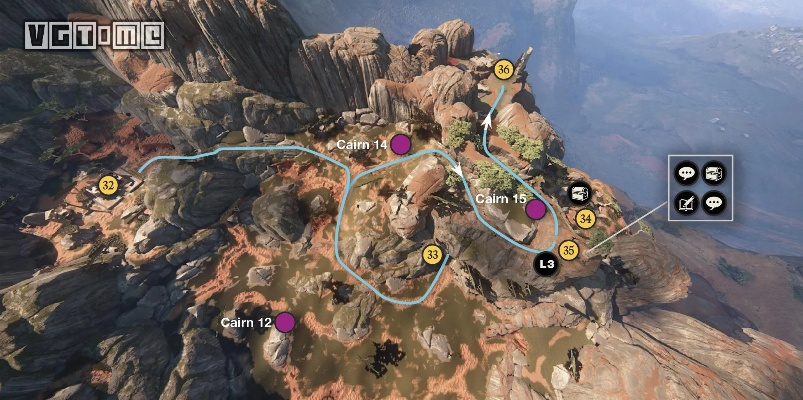Open the writing note icon in callout box
803x400 pixels.
tap(686, 203)
